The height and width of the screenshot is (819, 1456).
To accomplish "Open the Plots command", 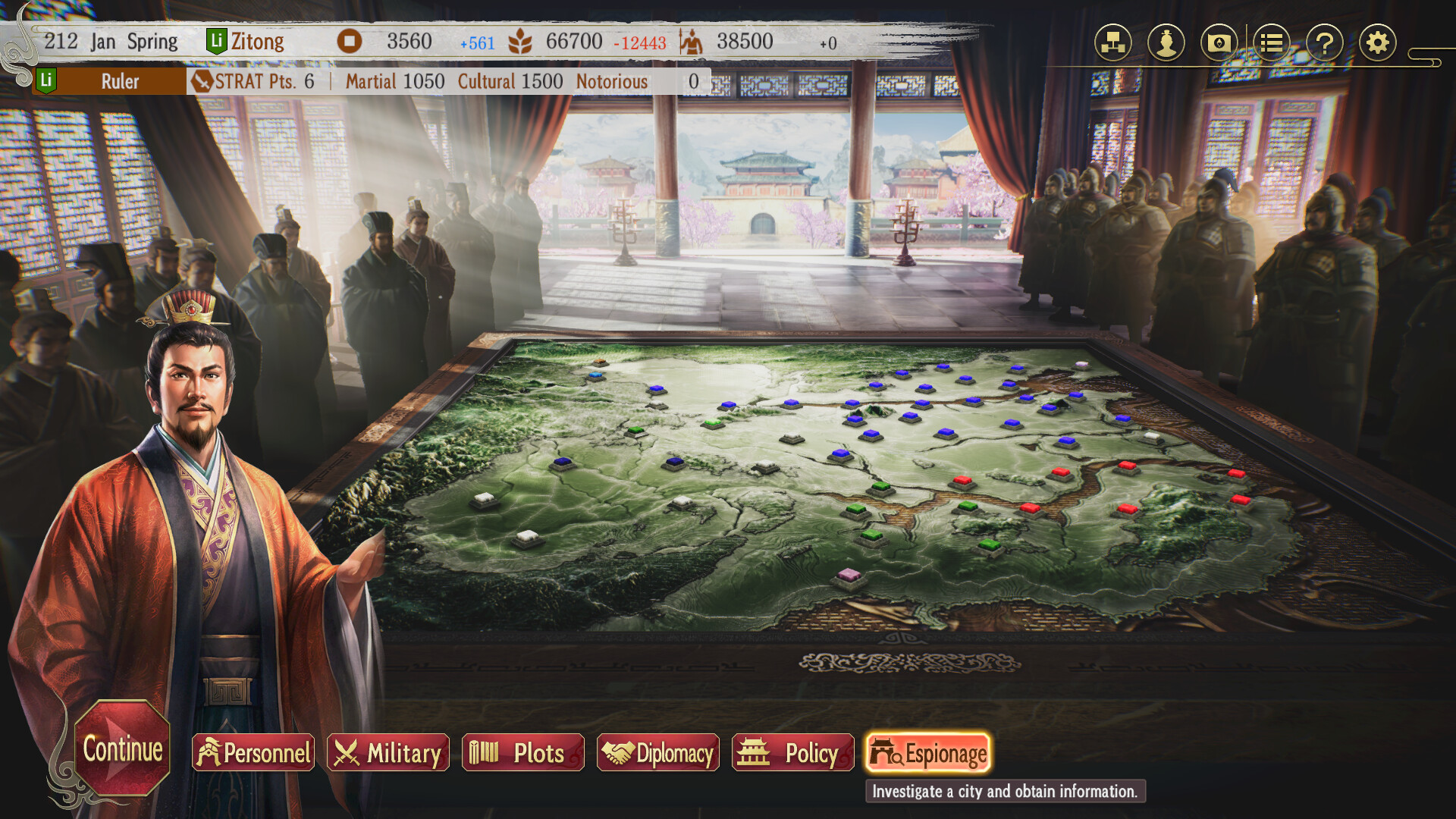I will click(x=522, y=753).
